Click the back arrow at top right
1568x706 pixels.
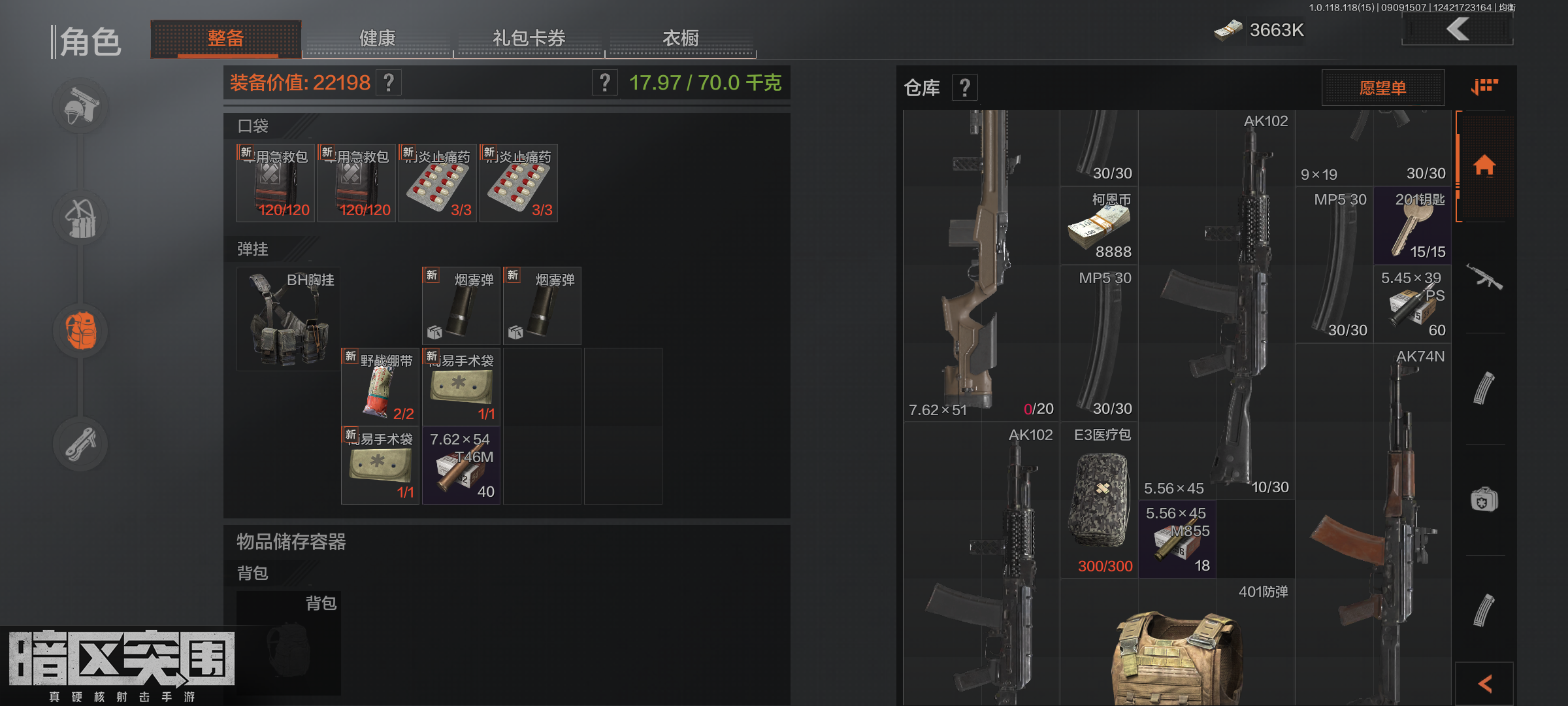(x=1457, y=29)
